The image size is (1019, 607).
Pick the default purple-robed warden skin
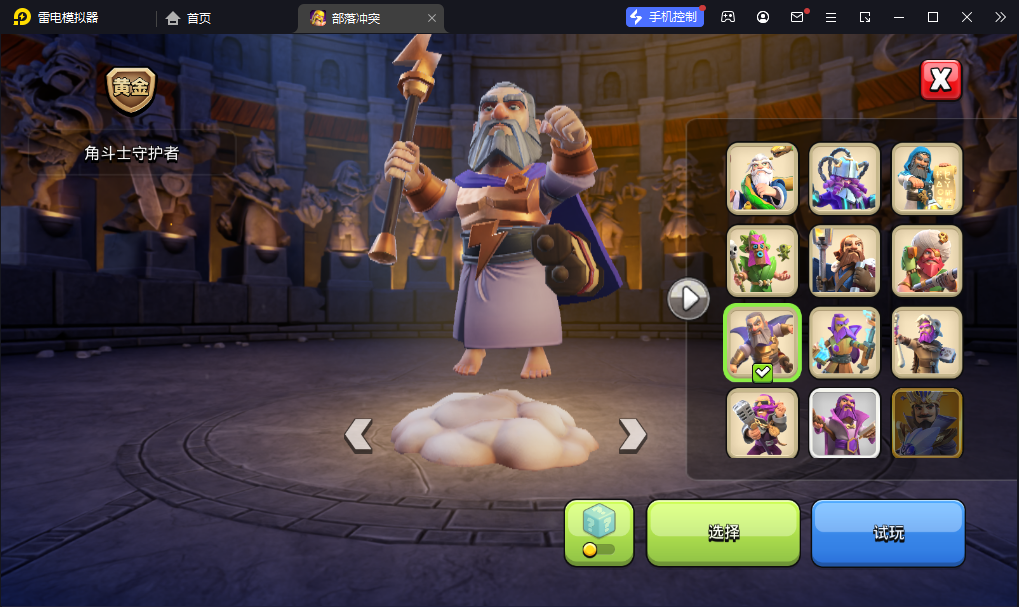(x=844, y=423)
